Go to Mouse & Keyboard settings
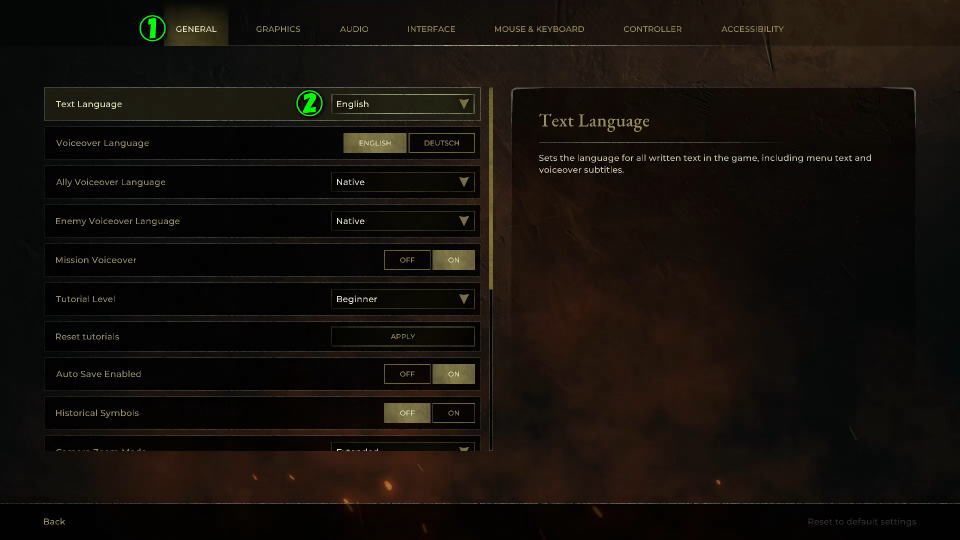 [539, 29]
